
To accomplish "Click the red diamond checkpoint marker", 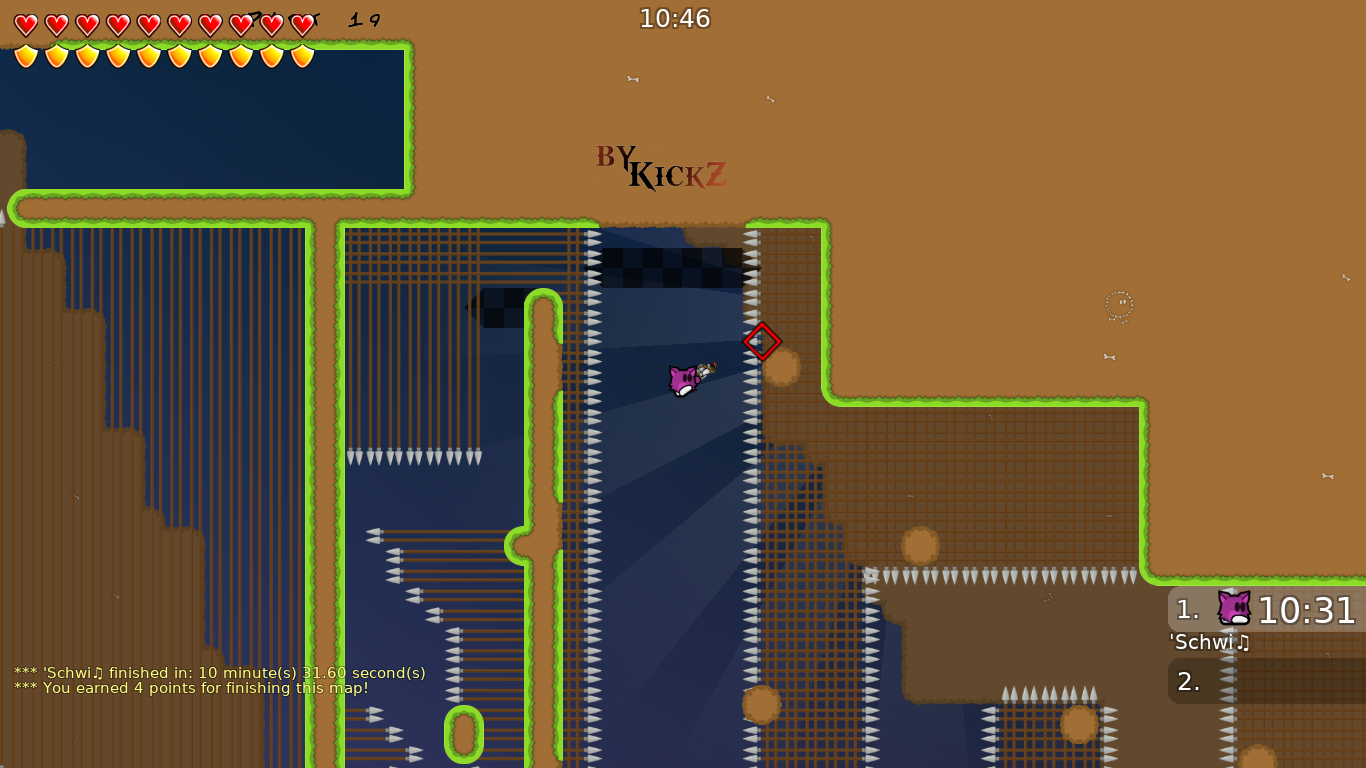I will 761,342.
